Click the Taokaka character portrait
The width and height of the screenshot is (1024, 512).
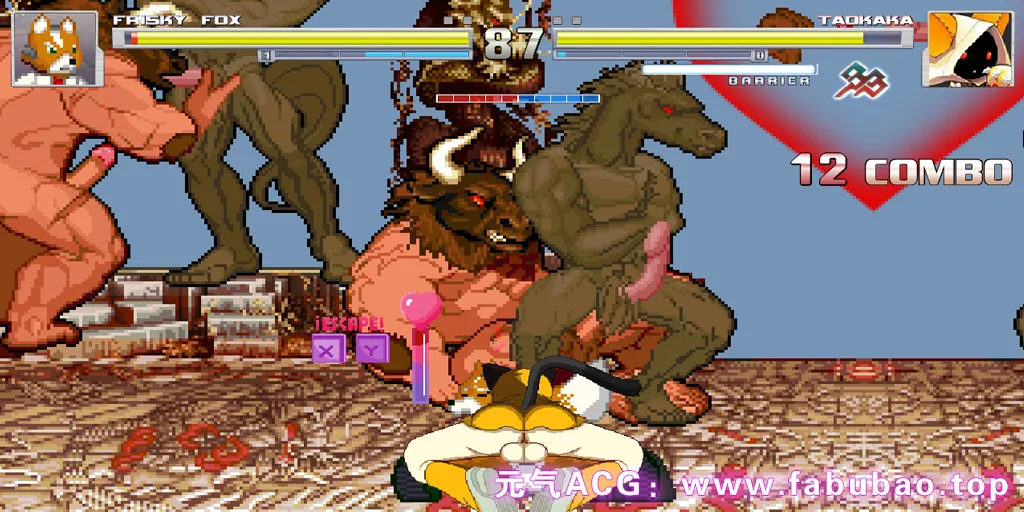click(x=965, y=48)
